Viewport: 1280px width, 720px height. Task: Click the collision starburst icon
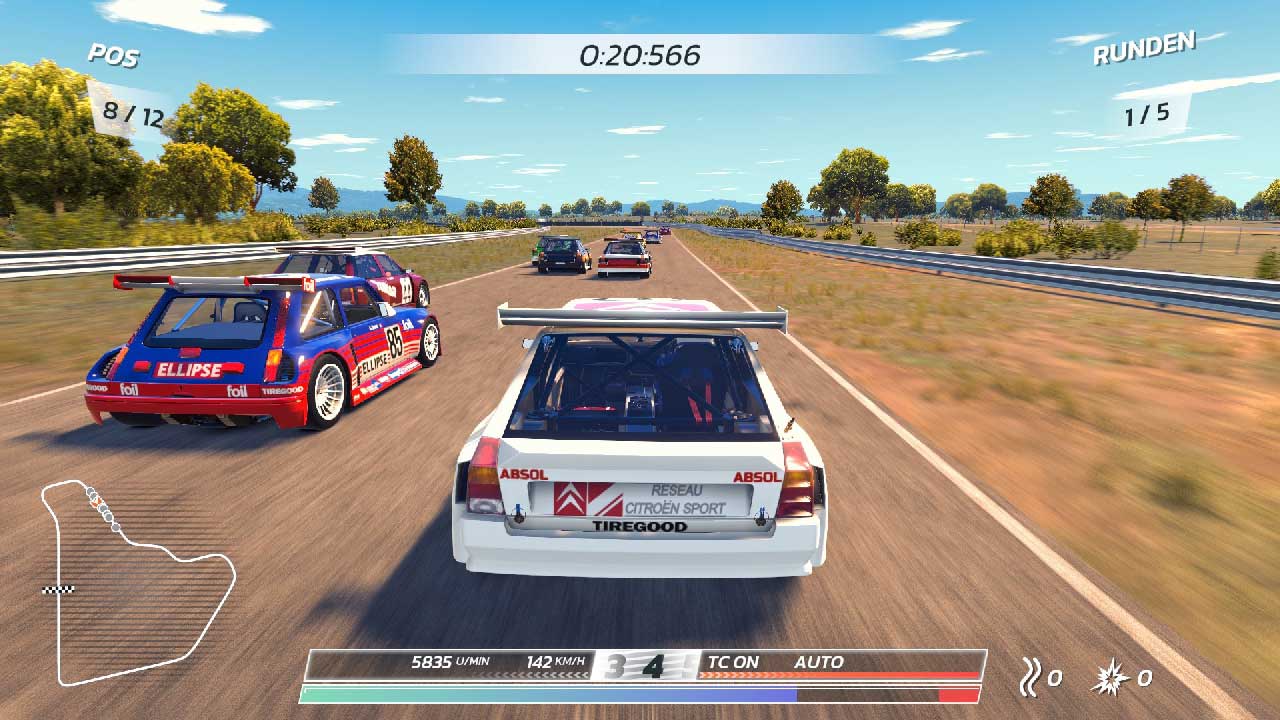tap(1113, 678)
